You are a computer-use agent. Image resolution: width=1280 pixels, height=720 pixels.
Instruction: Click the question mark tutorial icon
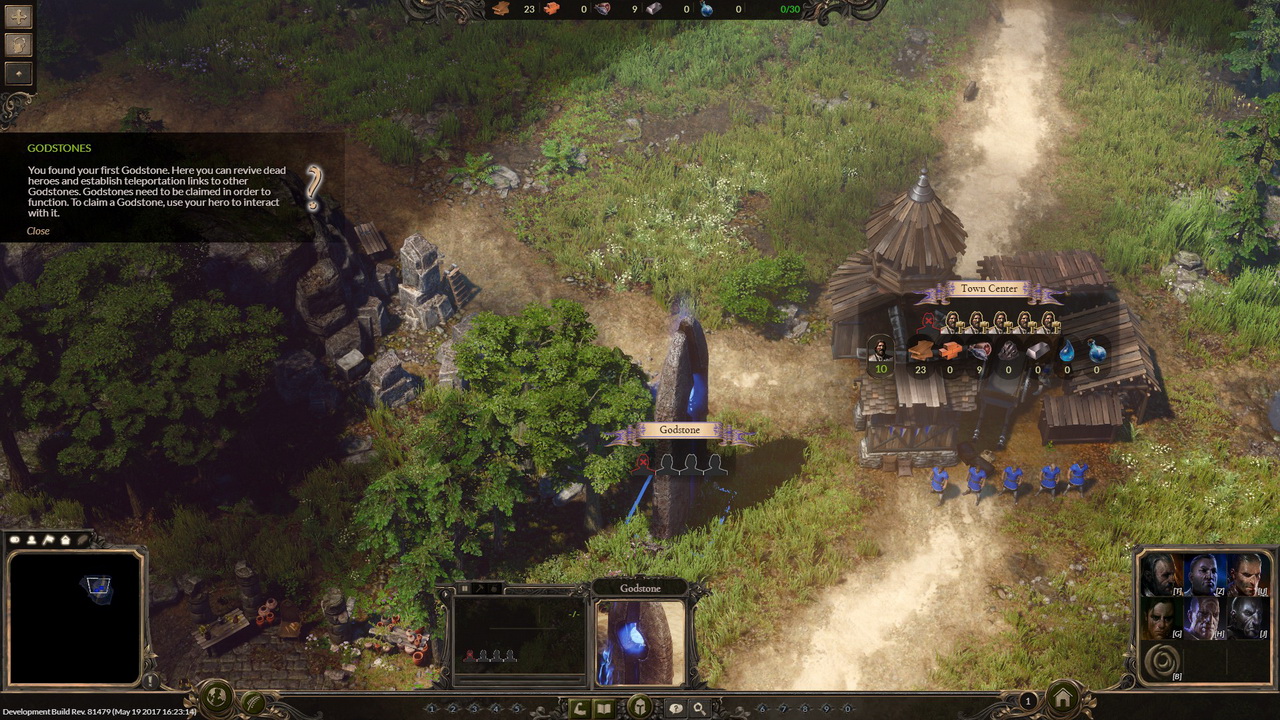click(314, 188)
